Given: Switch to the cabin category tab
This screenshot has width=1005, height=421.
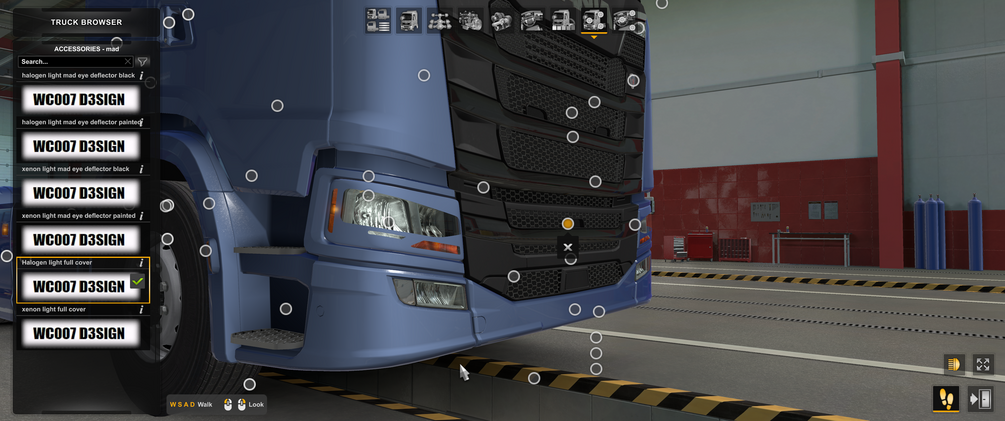Looking at the screenshot, I should (x=409, y=20).
